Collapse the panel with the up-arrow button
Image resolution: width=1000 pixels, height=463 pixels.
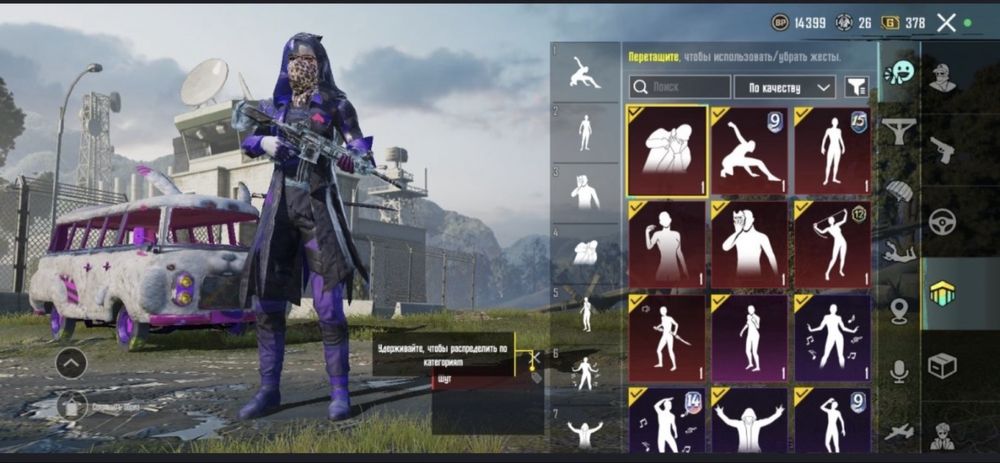click(71, 363)
